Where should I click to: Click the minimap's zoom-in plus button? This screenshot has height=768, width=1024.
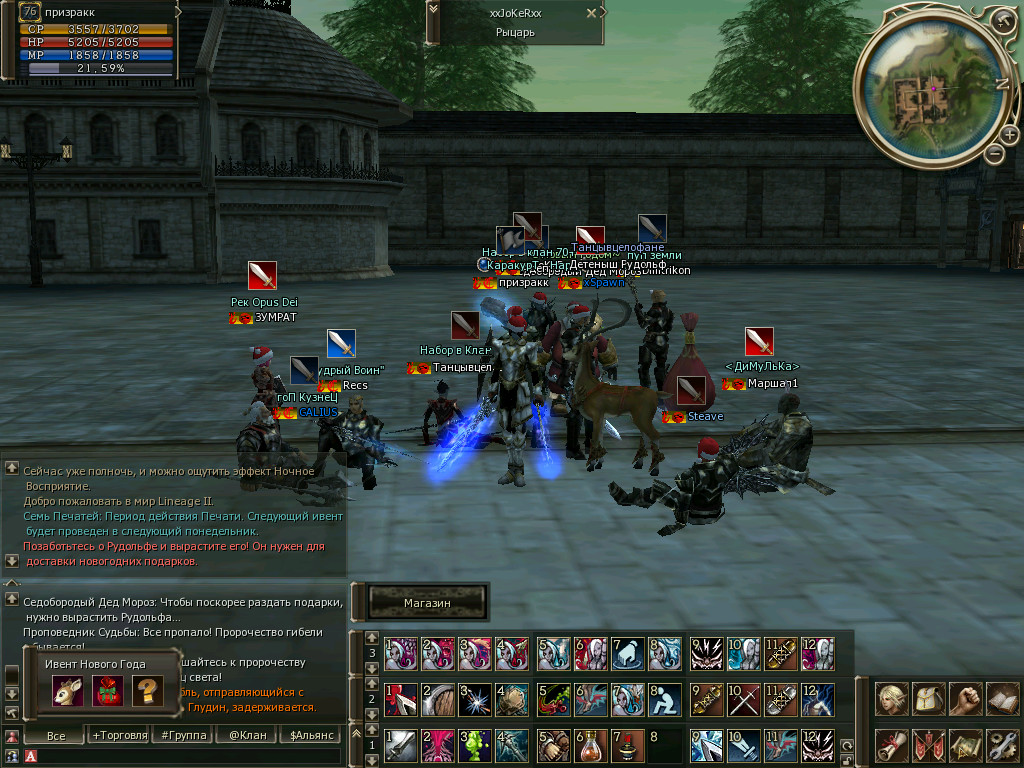(x=1009, y=136)
